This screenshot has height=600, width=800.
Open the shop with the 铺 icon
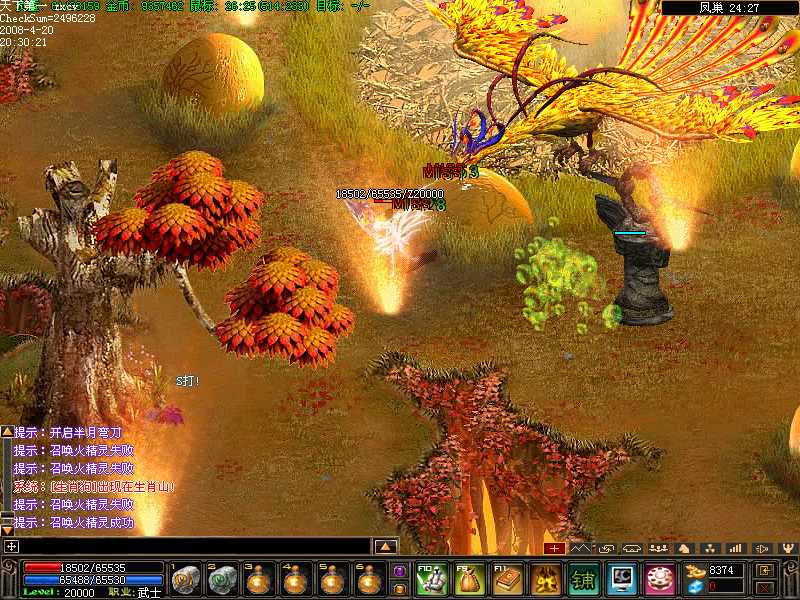click(x=583, y=579)
